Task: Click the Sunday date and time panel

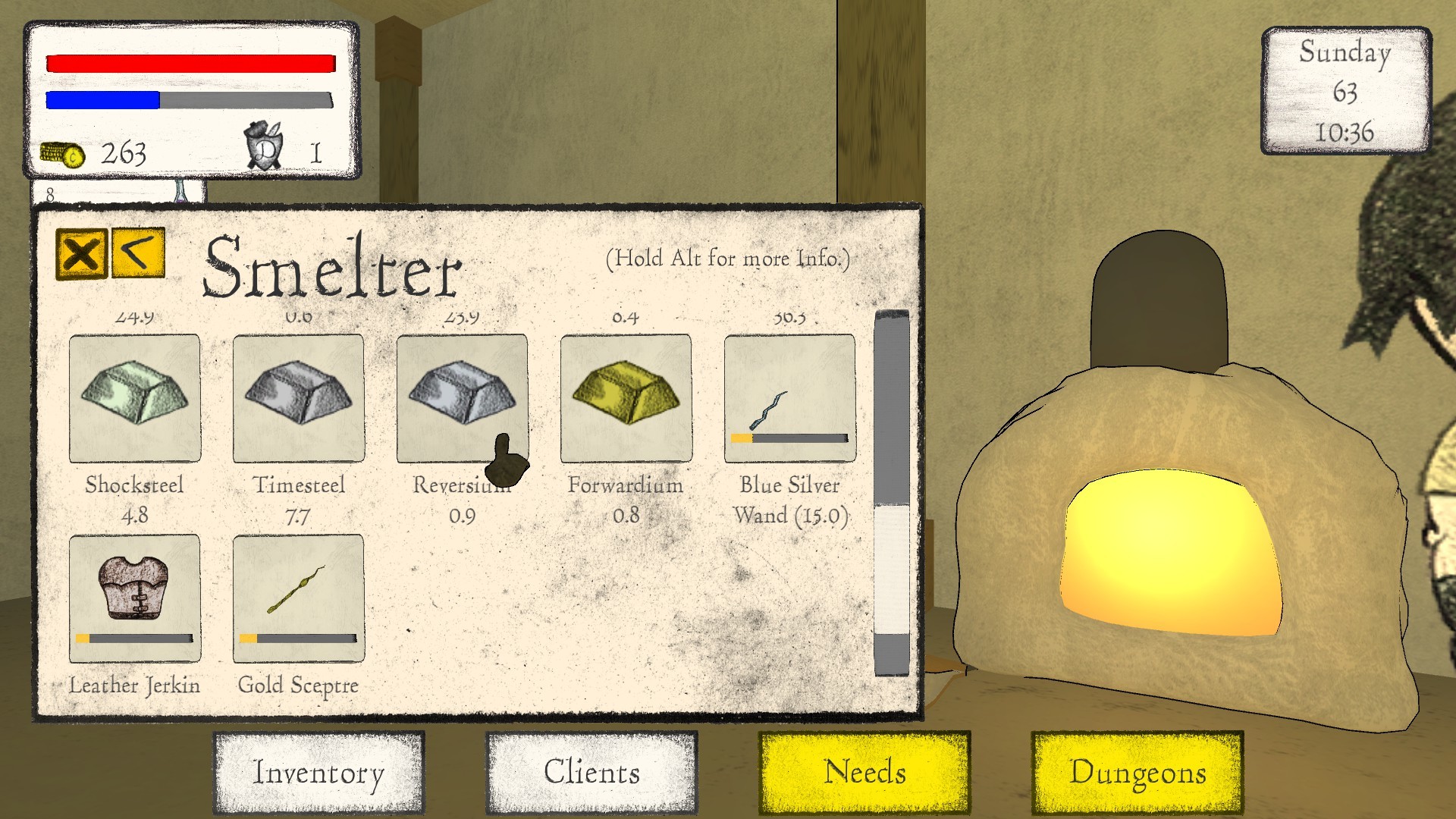Action: tap(1345, 91)
